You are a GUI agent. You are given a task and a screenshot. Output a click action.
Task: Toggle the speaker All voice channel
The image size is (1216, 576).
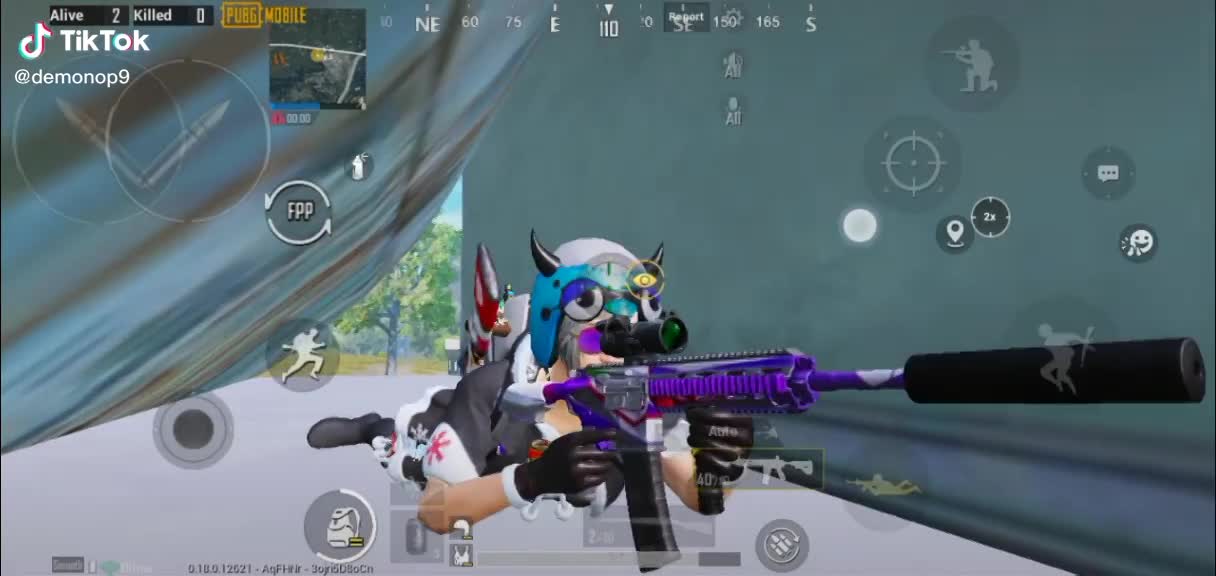(733, 64)
